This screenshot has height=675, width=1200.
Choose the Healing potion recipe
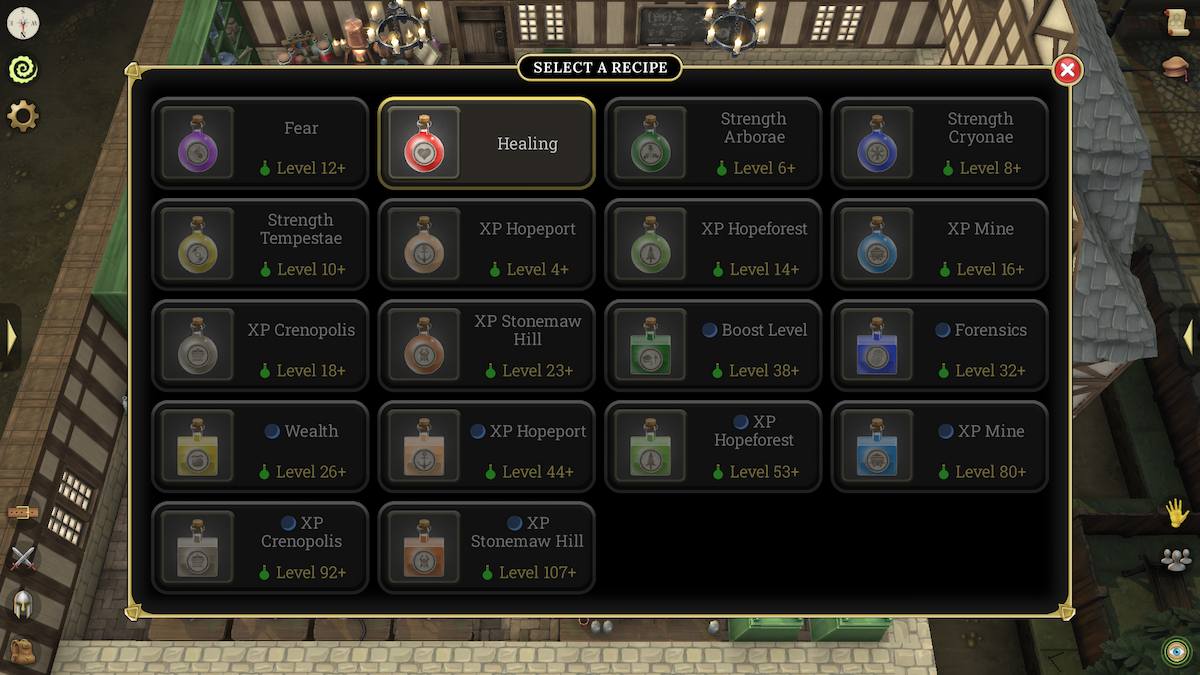(486, 144)
